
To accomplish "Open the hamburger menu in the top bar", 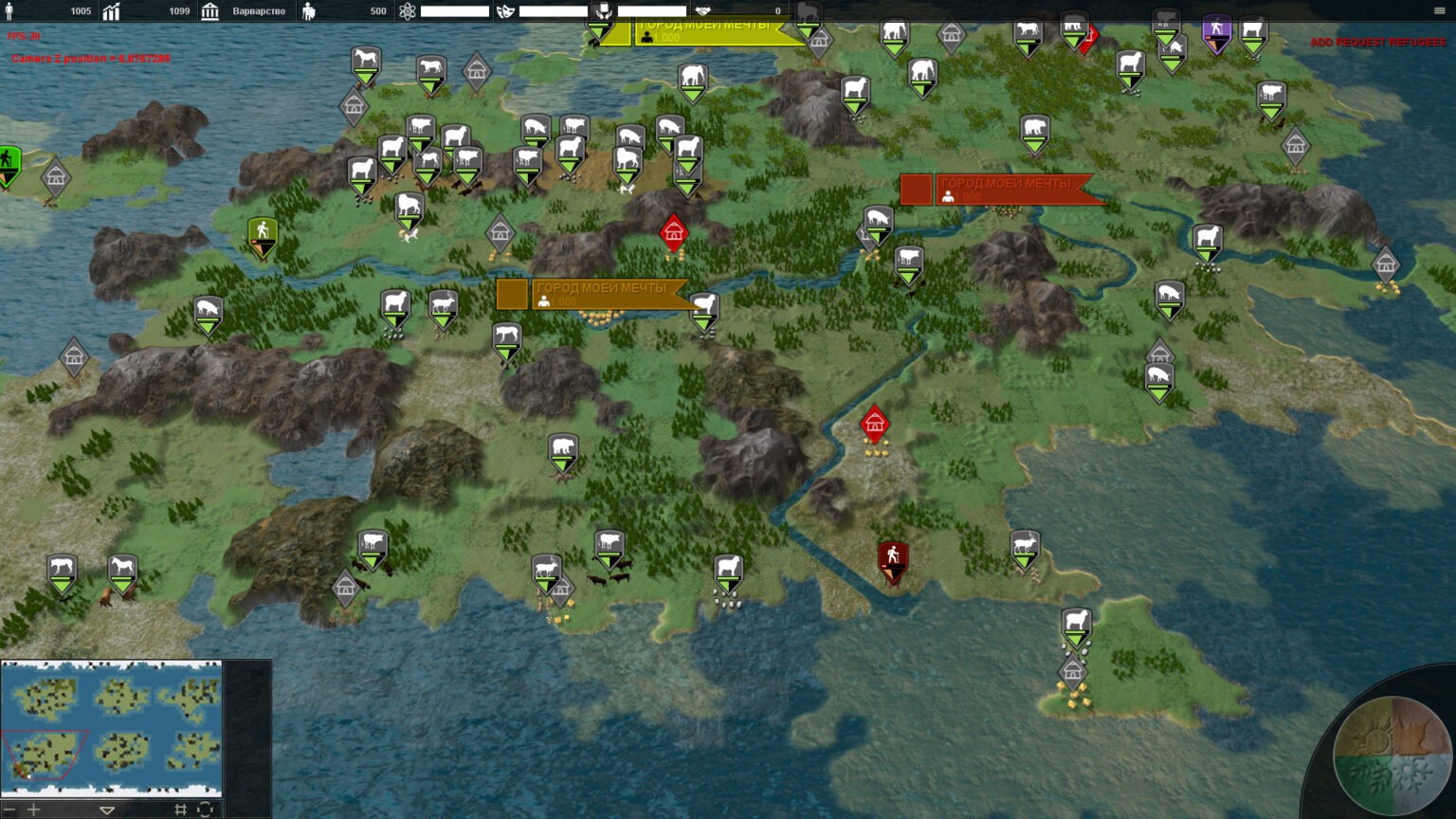I will tap(1439, 10).
